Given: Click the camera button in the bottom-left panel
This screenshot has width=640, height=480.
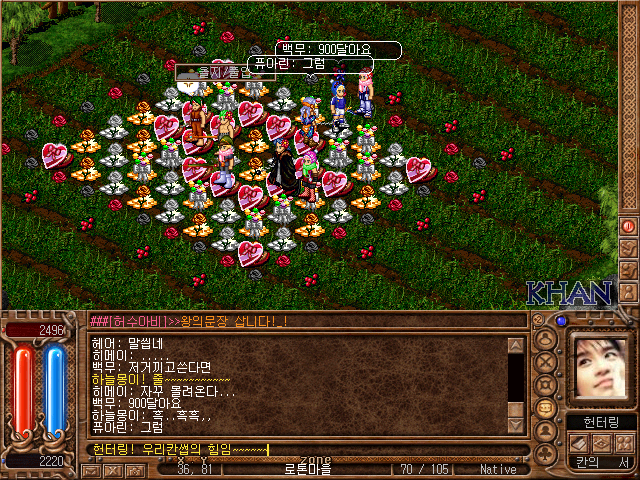Looking at the screenshot, I should (x=134, y=469).
